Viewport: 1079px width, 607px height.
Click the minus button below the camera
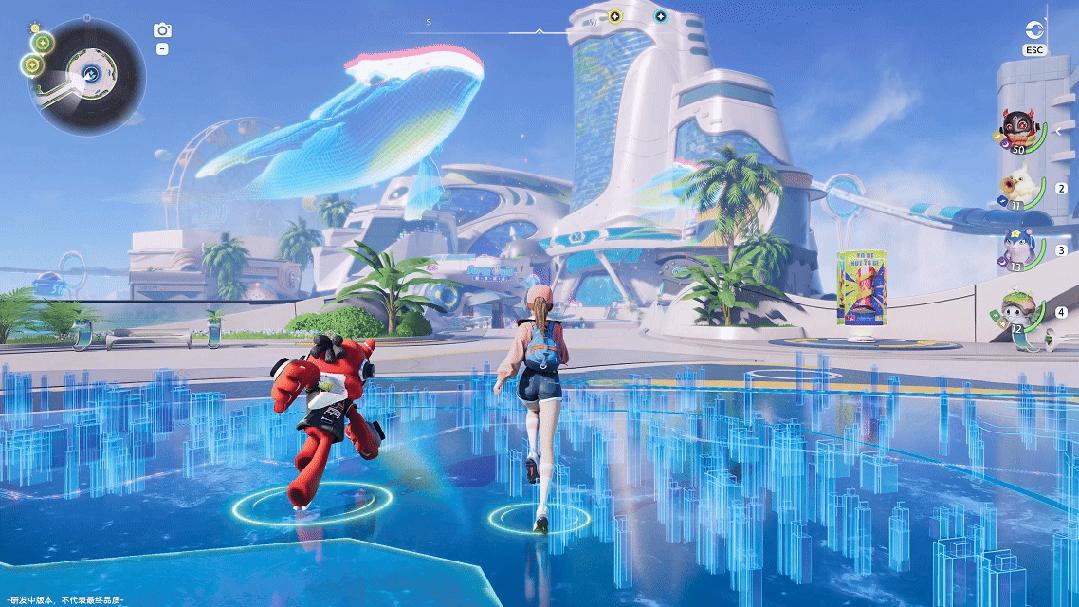[163, 48]
